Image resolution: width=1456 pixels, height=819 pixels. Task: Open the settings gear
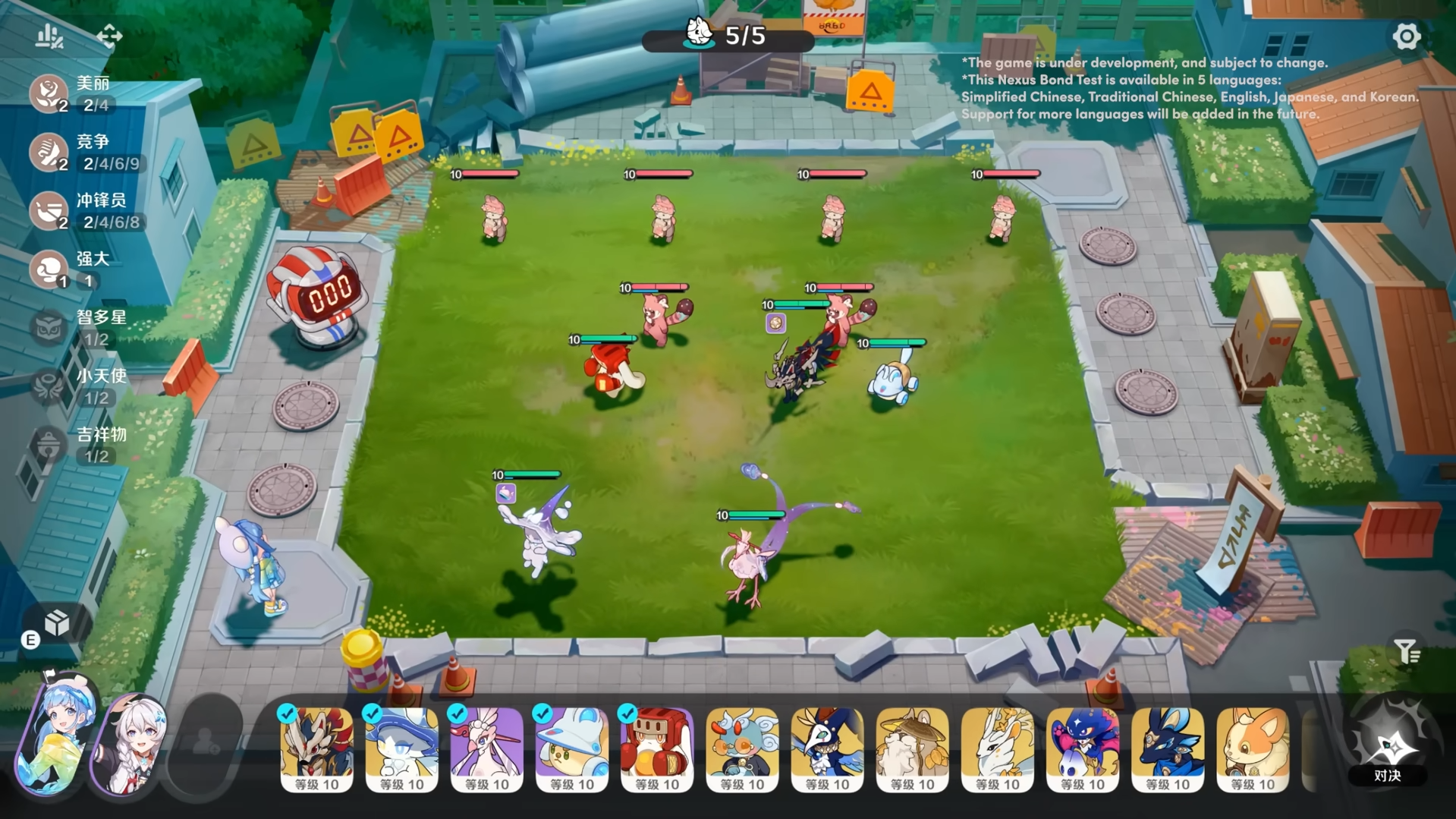(x=1407, y=36)
